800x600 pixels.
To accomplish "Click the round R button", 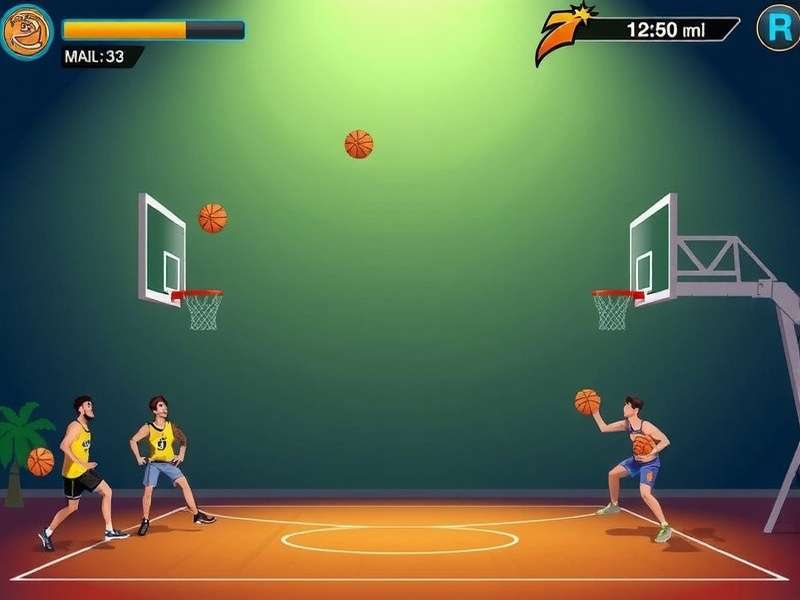I will 778,28.
